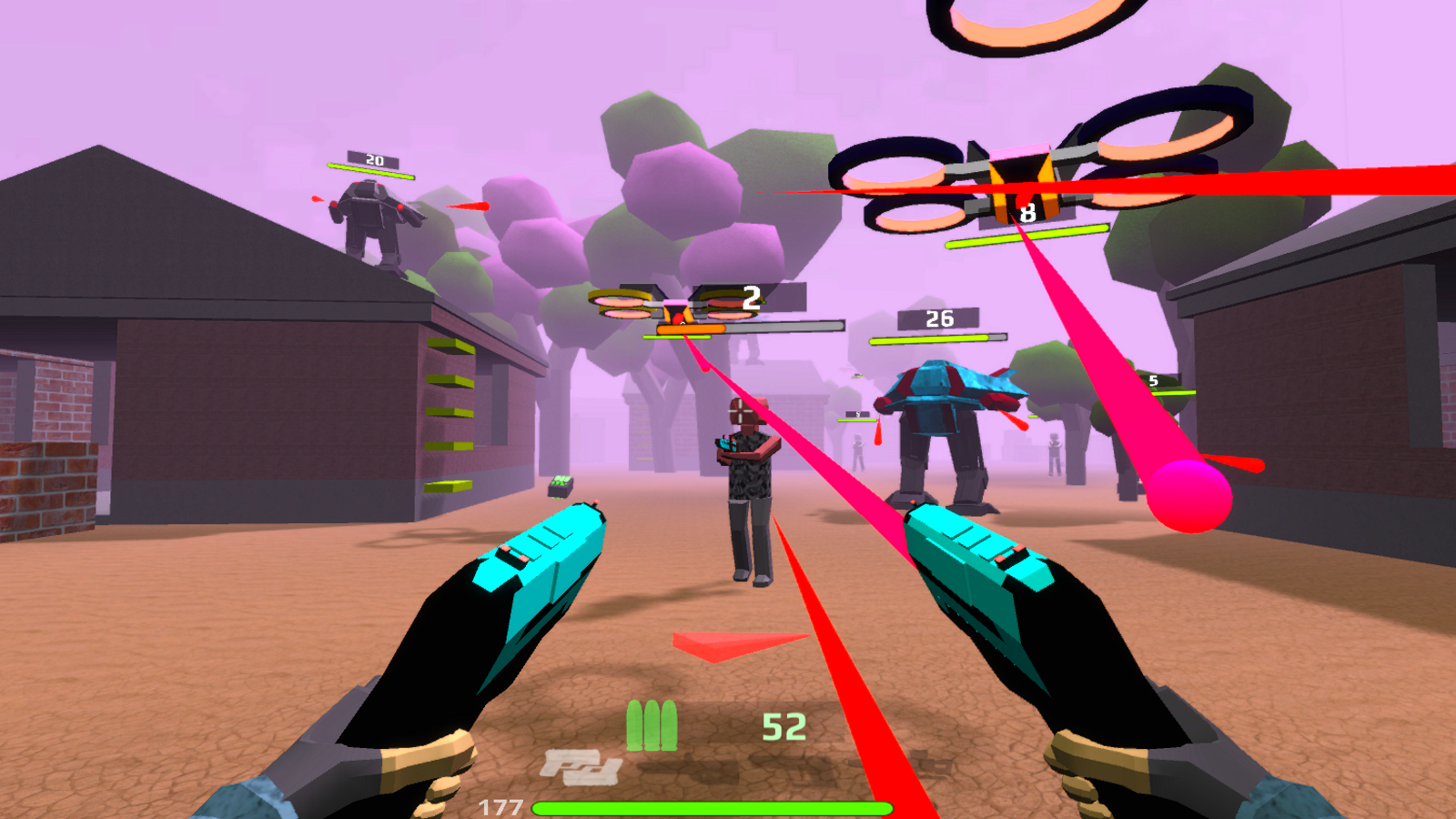Image resolution: width=1456 pixels, height=819 pixels.
Task: Select the small drone's label showing 2
Action: [749, 298]
